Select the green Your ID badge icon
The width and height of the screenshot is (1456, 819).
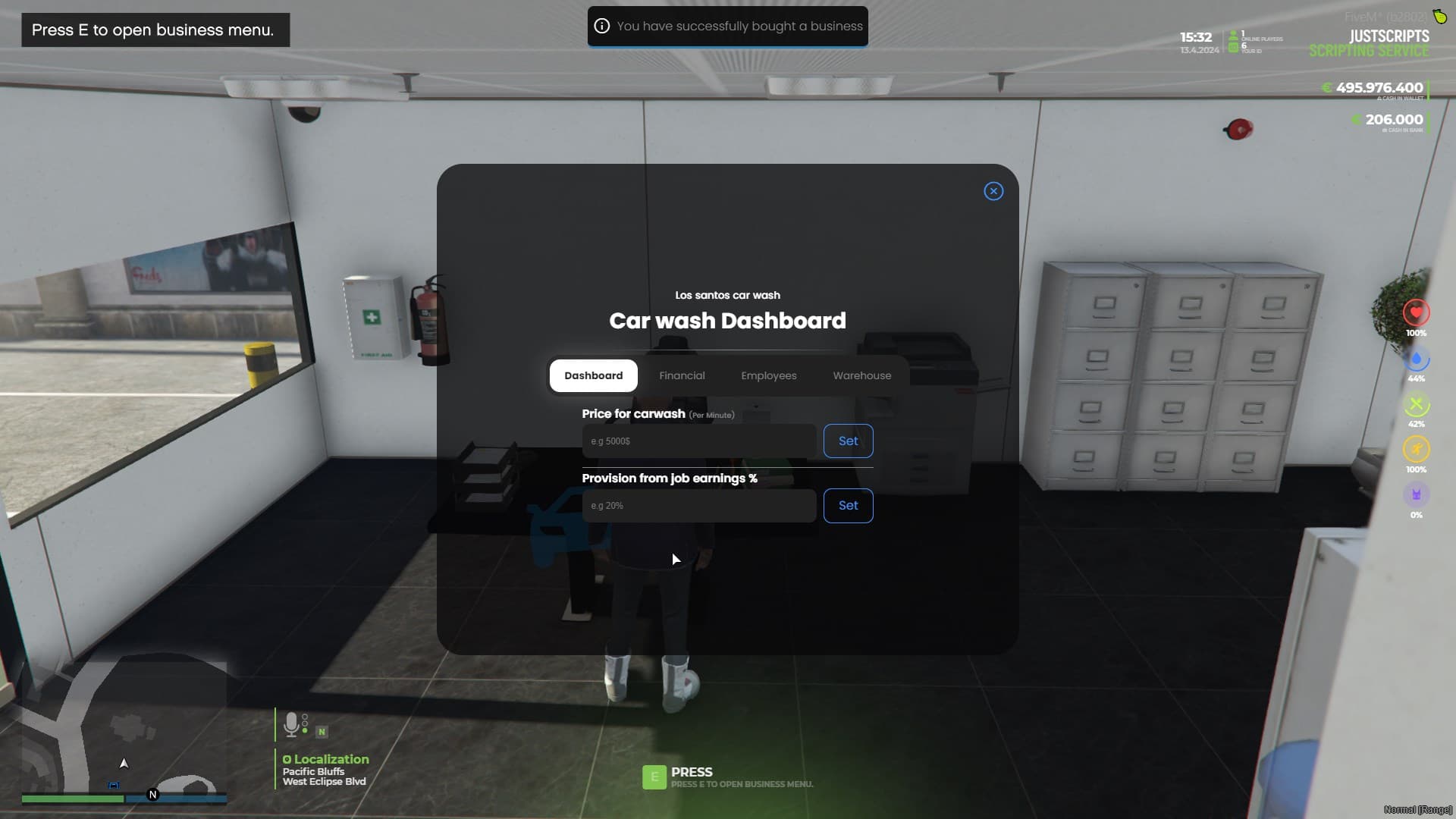click(1235, 46)
